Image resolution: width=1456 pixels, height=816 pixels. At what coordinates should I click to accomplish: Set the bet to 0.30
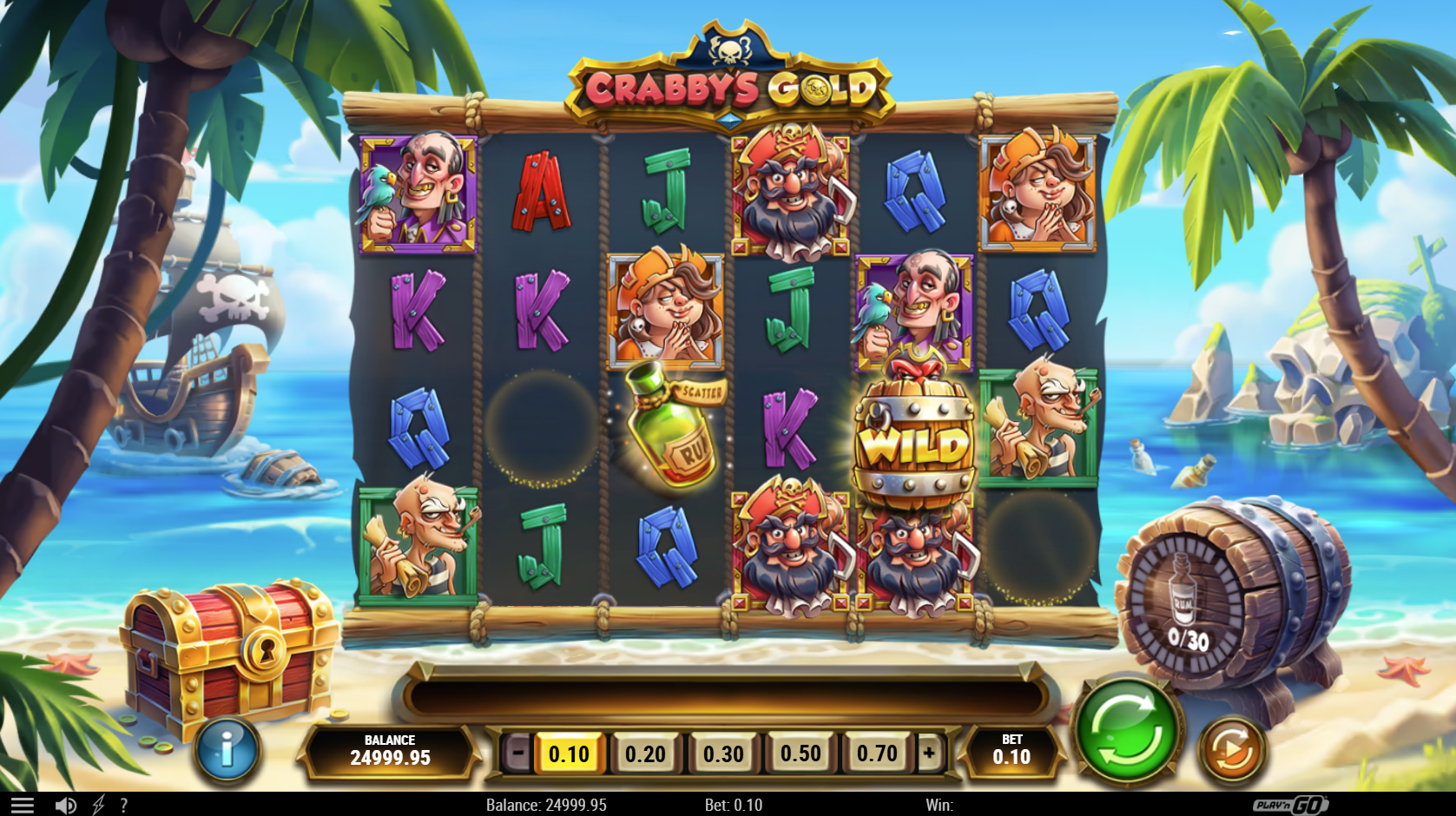click(723, 753)
